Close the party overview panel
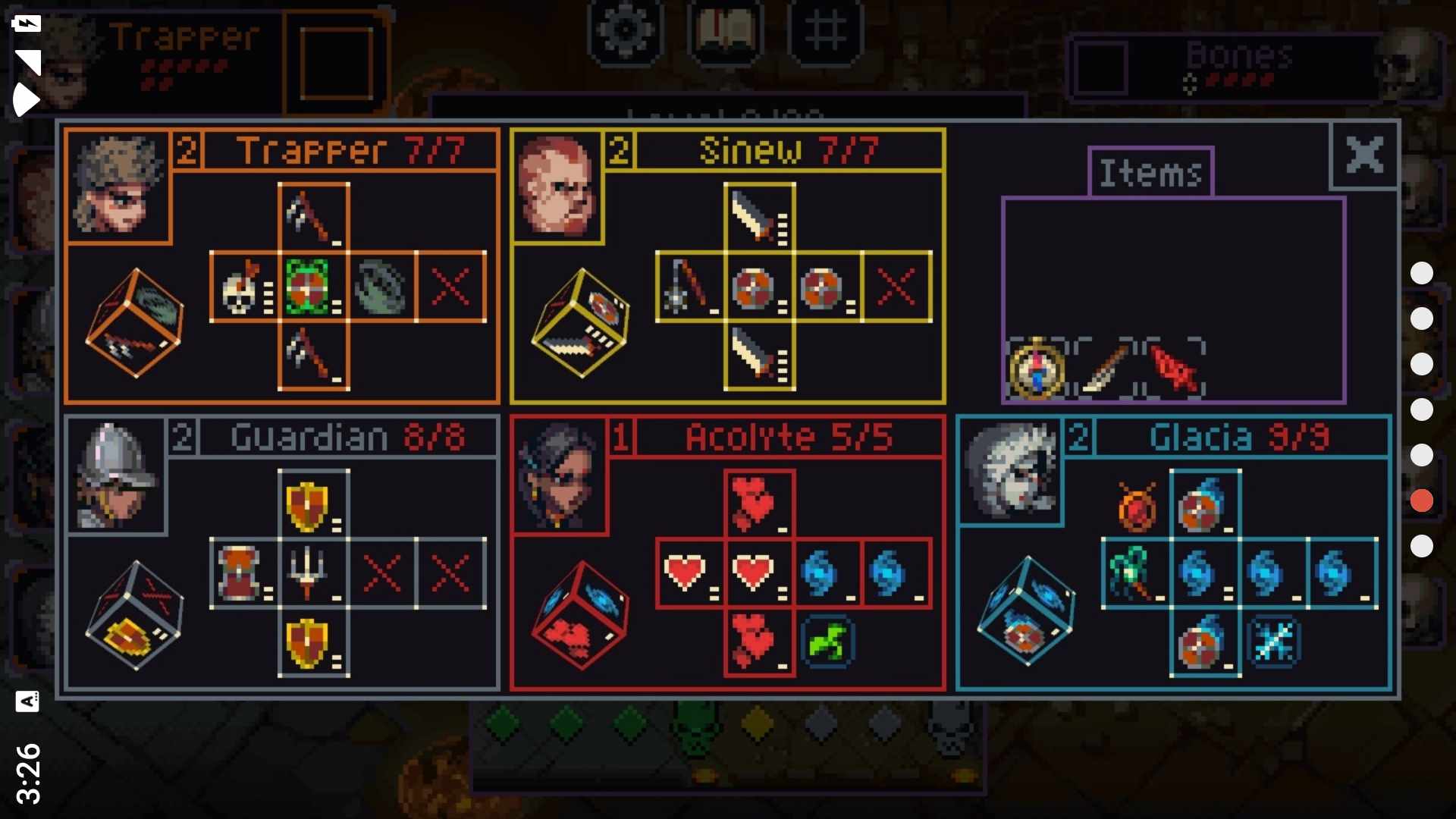The width and height of the screenshot is (1456, 819). (x=1364, y=155)
